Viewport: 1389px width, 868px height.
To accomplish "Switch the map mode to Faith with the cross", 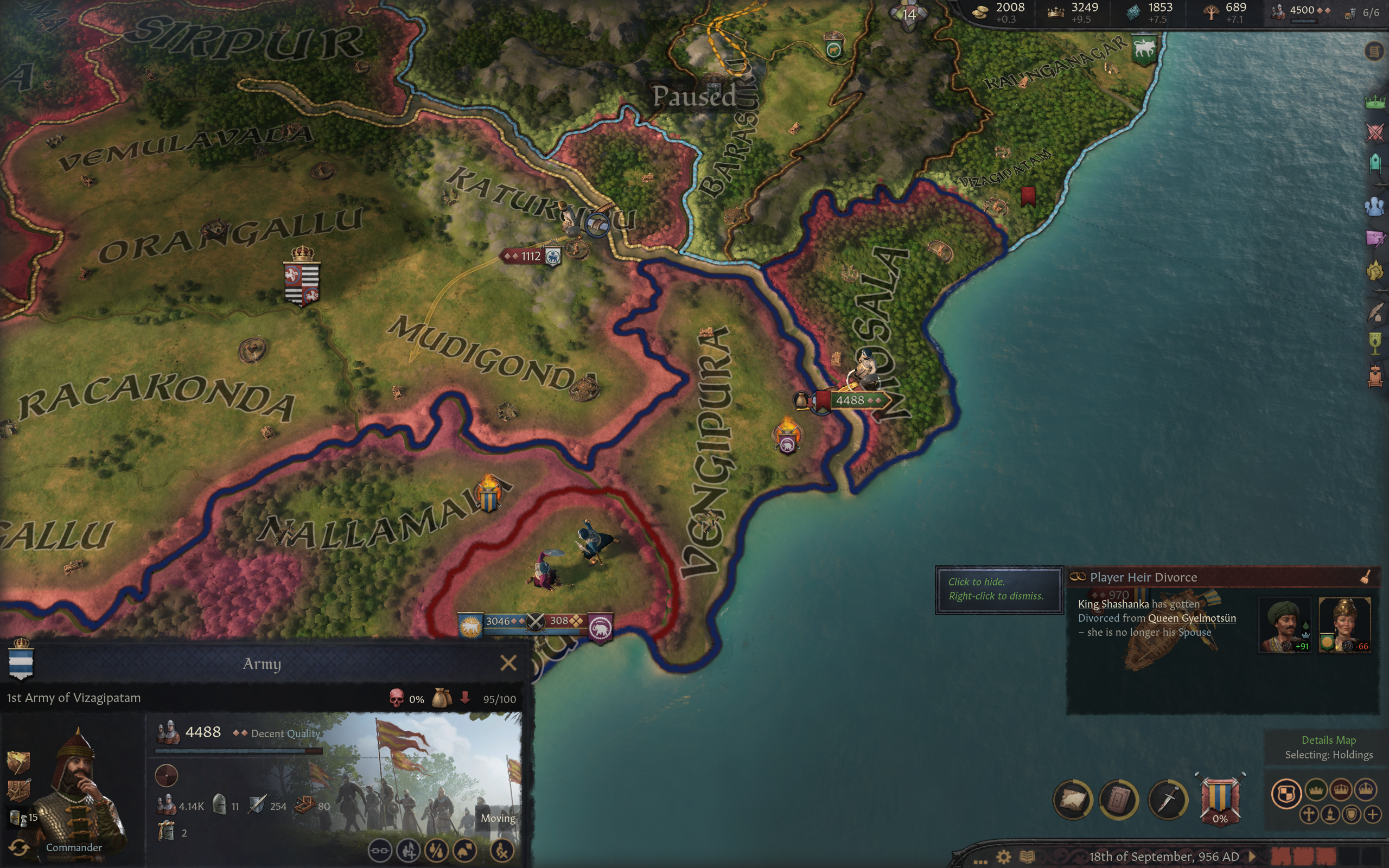I will 1309,815.
